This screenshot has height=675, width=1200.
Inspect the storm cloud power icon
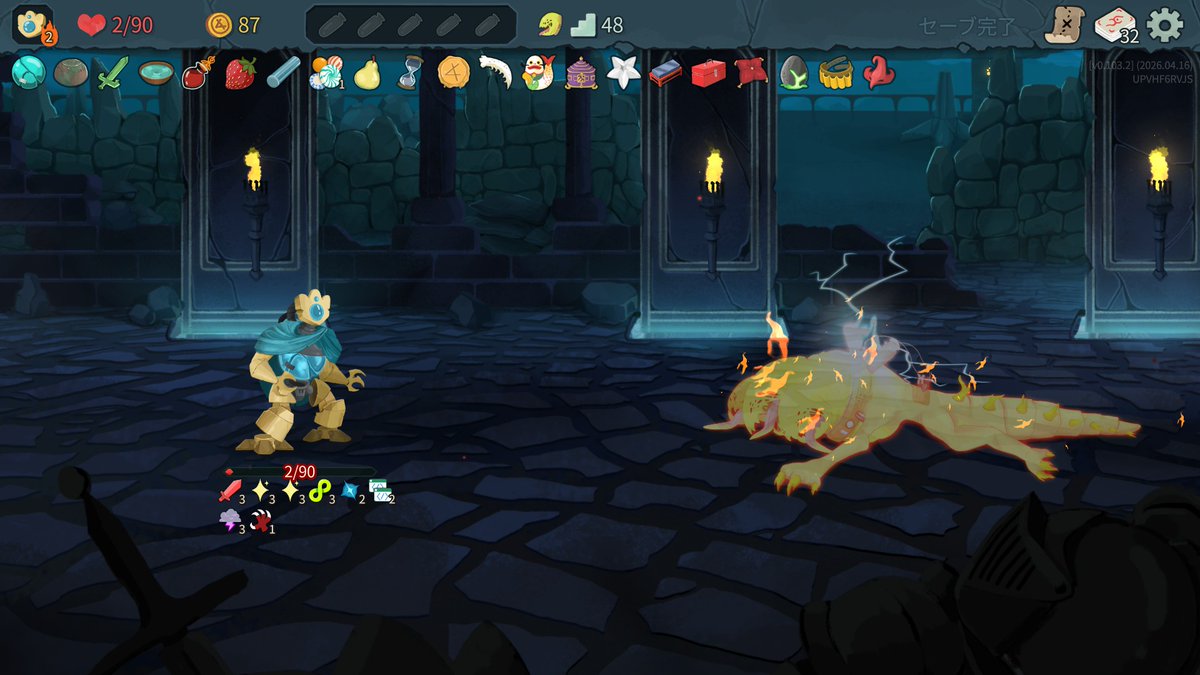[230, 521]
